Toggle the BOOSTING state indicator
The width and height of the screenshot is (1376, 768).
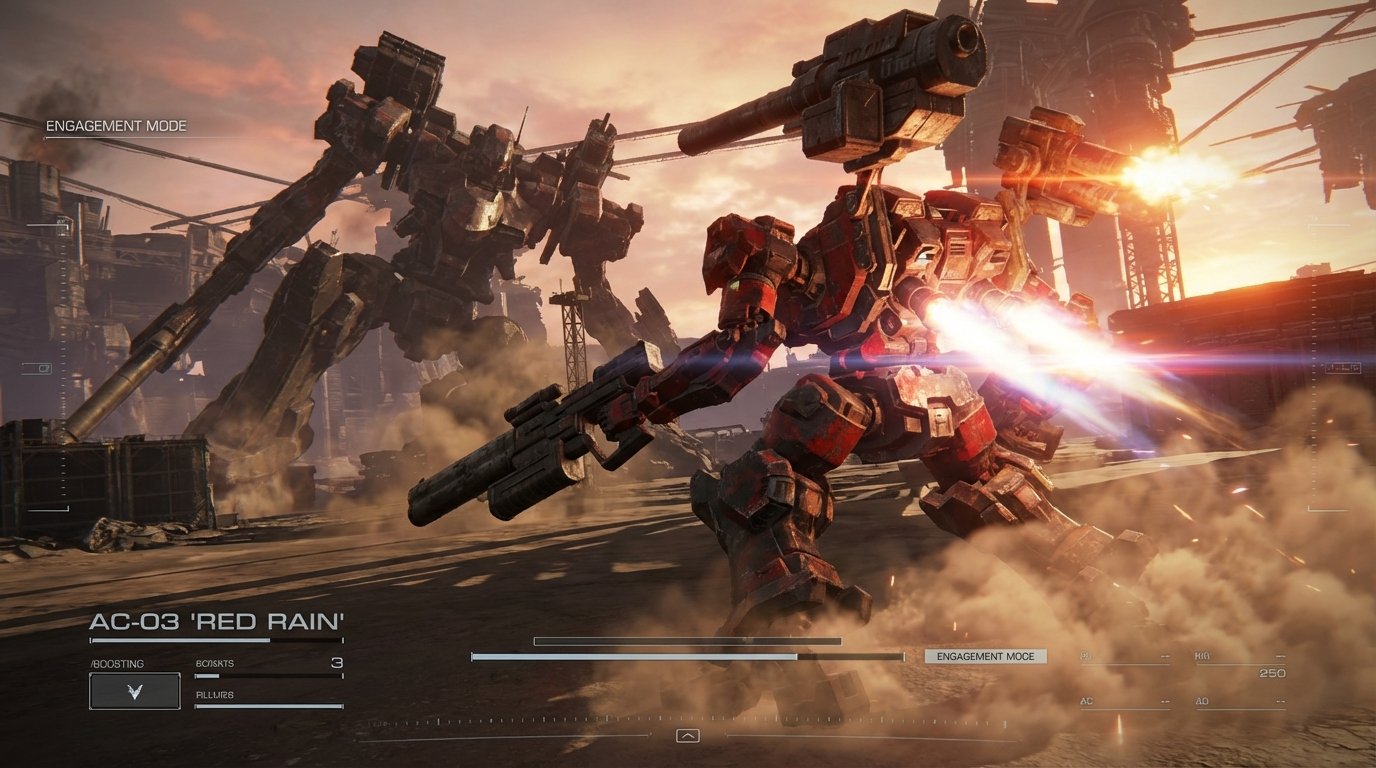click(115, 663)
